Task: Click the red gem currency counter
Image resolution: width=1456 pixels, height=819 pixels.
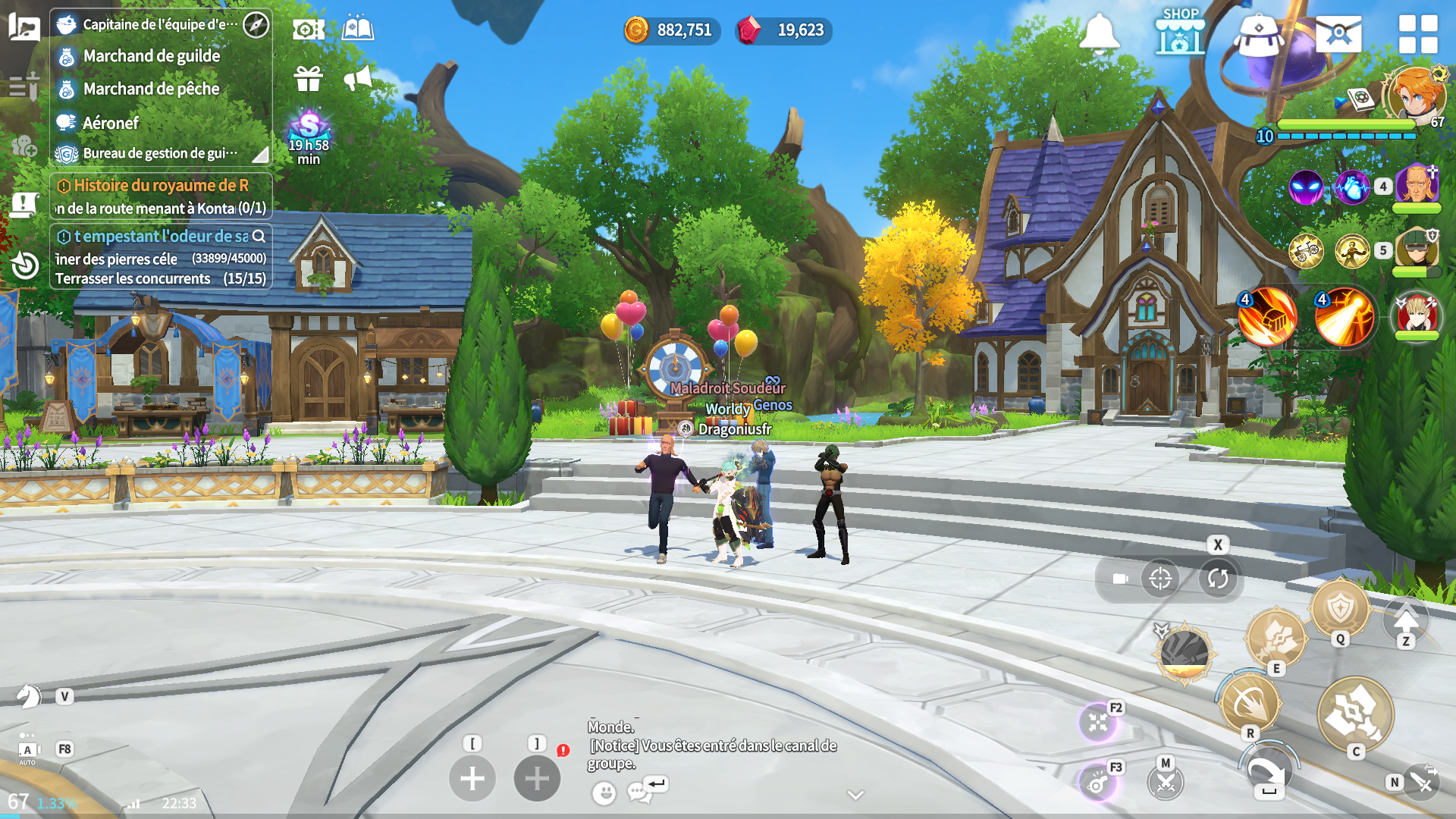Action: (784, 30)
